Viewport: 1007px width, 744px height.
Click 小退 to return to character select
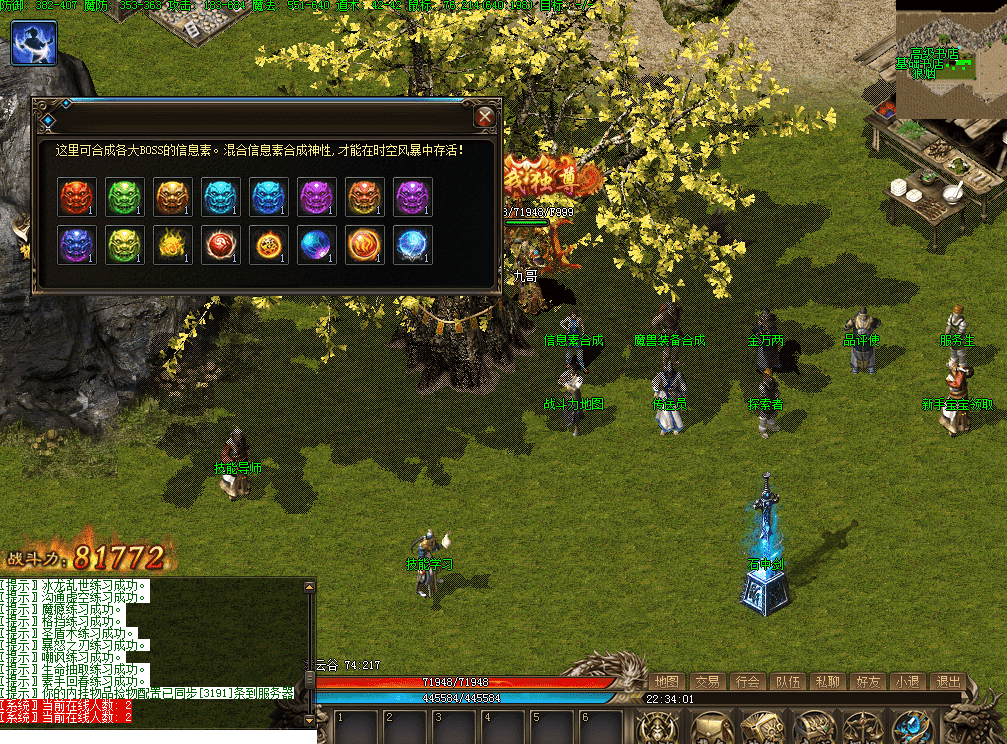tap(907, 681)
